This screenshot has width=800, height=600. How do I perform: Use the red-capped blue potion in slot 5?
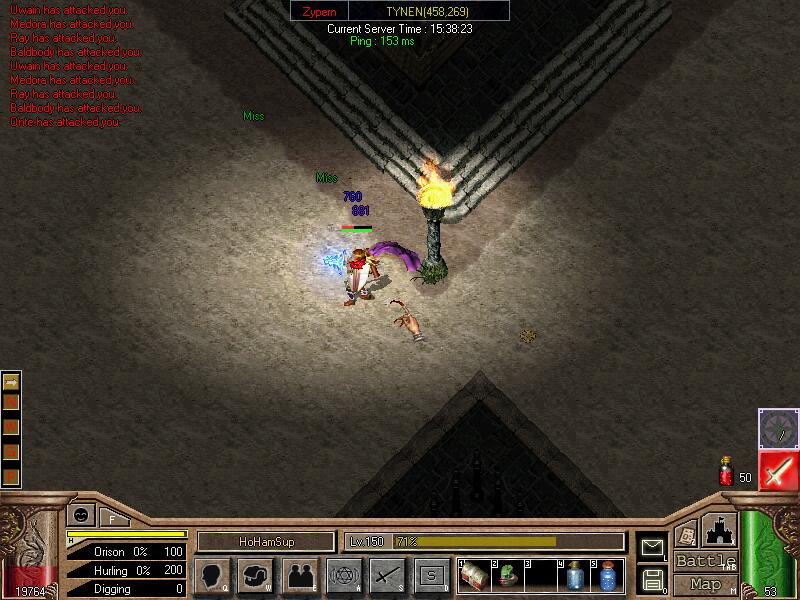(x=607, y=576)
